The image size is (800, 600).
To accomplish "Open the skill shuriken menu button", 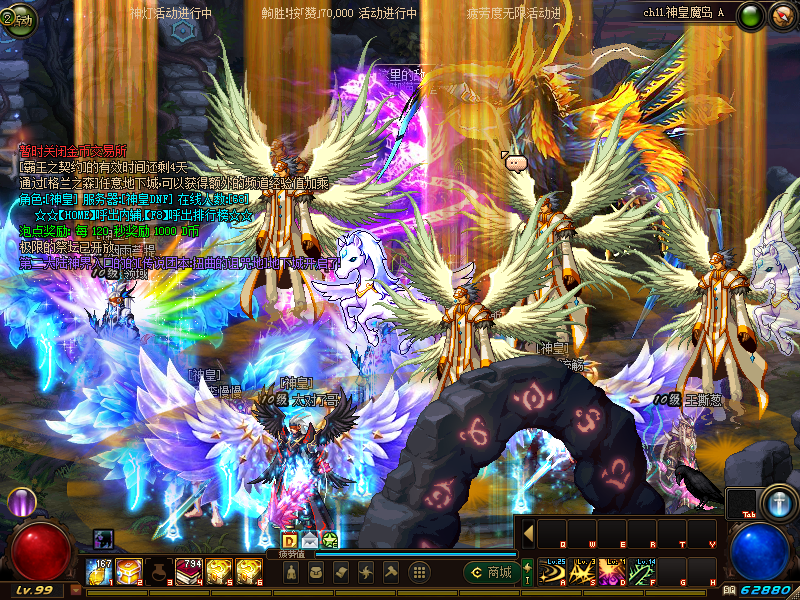I will coord(367,573).
